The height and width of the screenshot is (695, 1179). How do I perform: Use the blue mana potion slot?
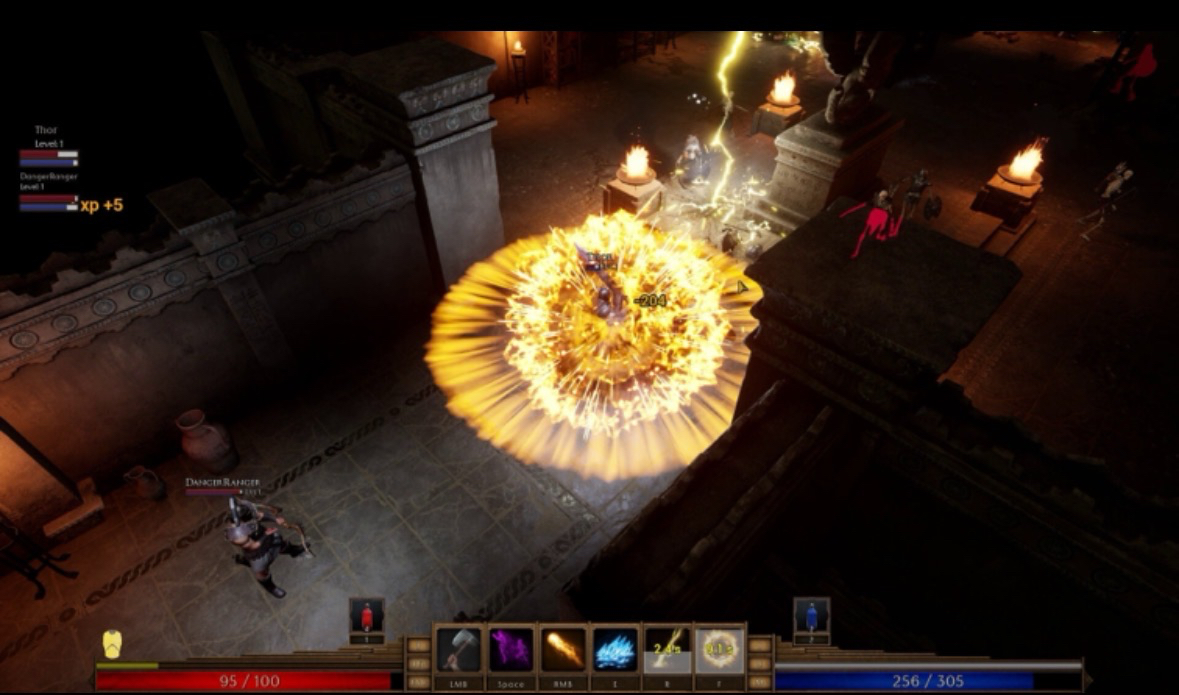coord(811,617)
